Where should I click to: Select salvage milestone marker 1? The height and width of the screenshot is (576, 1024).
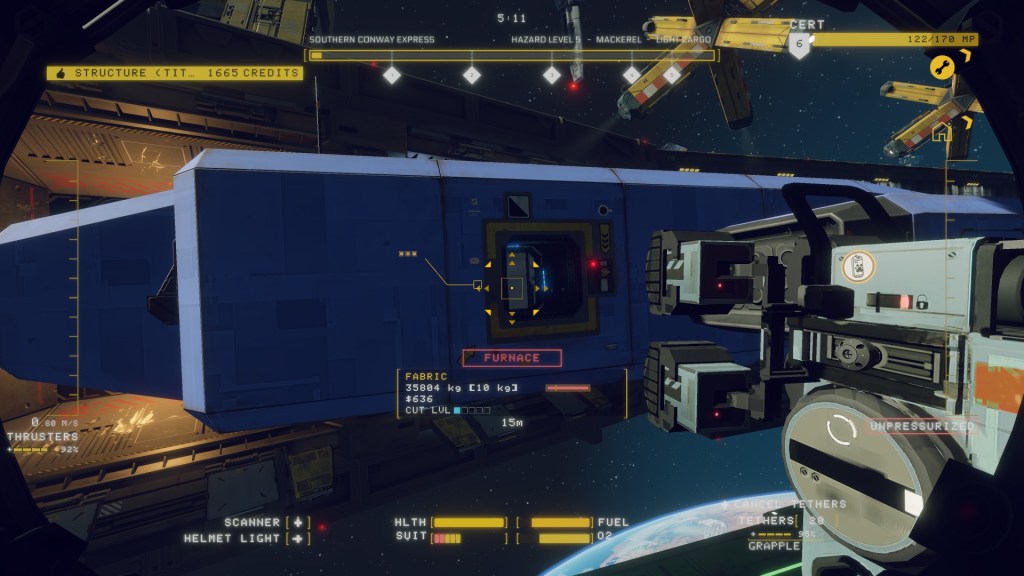[392, 74]
